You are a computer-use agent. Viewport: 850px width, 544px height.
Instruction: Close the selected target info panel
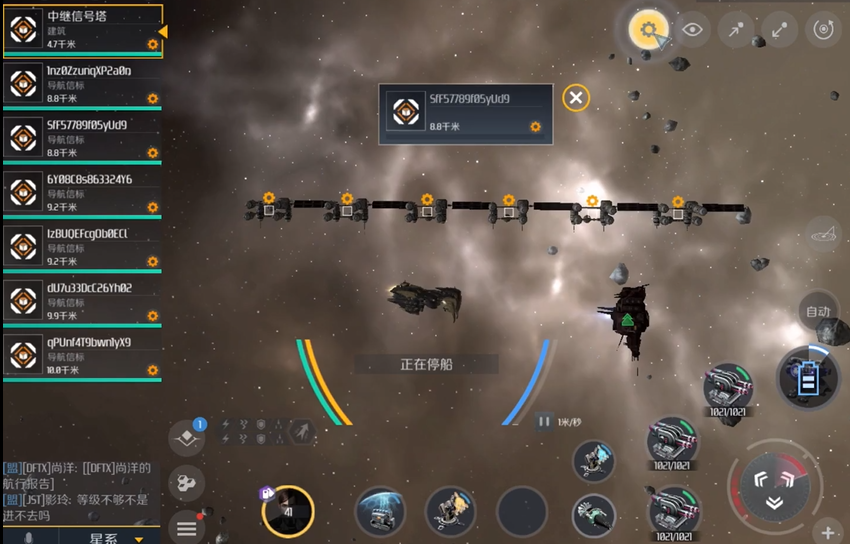[575, 97]
